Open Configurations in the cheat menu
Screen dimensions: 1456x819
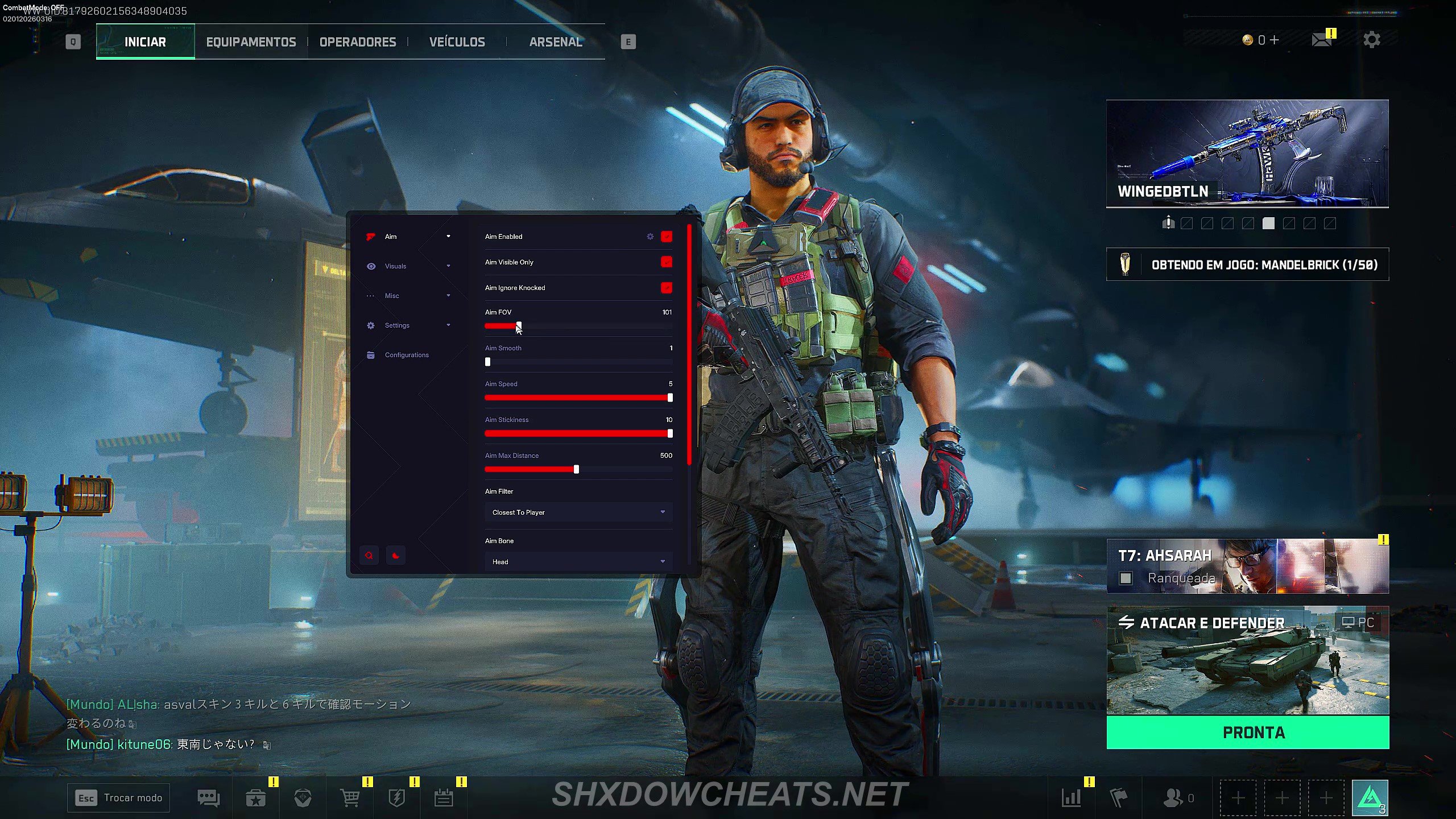pos(407,354)
